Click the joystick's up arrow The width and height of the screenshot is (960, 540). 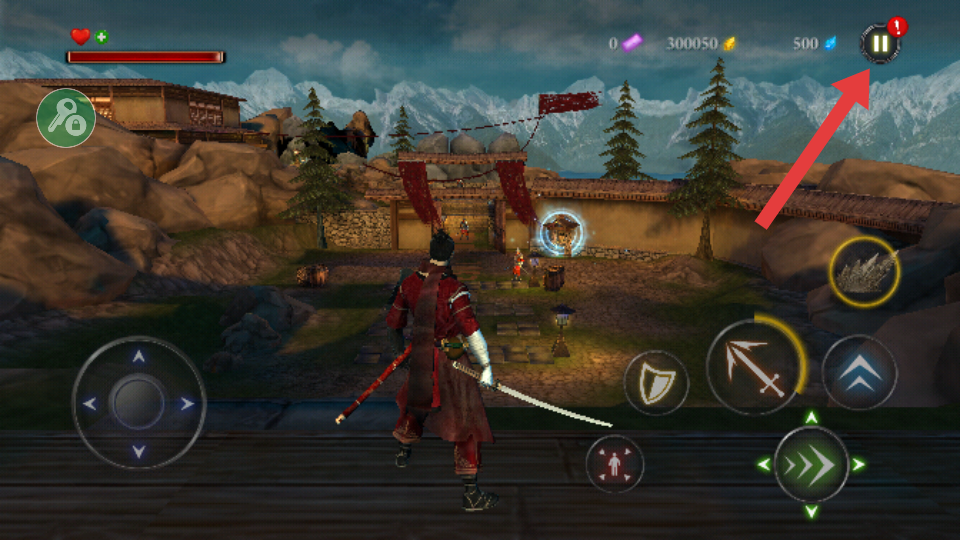139,356
